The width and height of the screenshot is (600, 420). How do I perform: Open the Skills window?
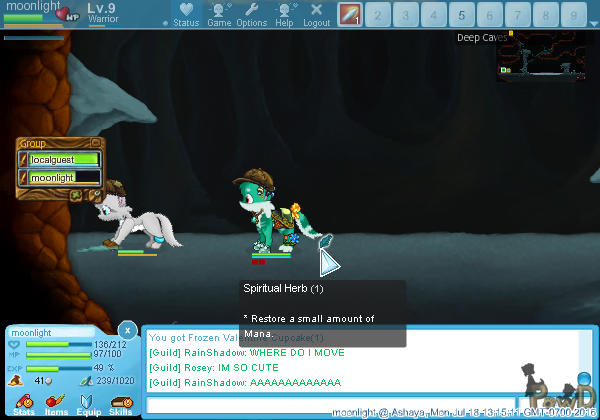tap(121, 403)
